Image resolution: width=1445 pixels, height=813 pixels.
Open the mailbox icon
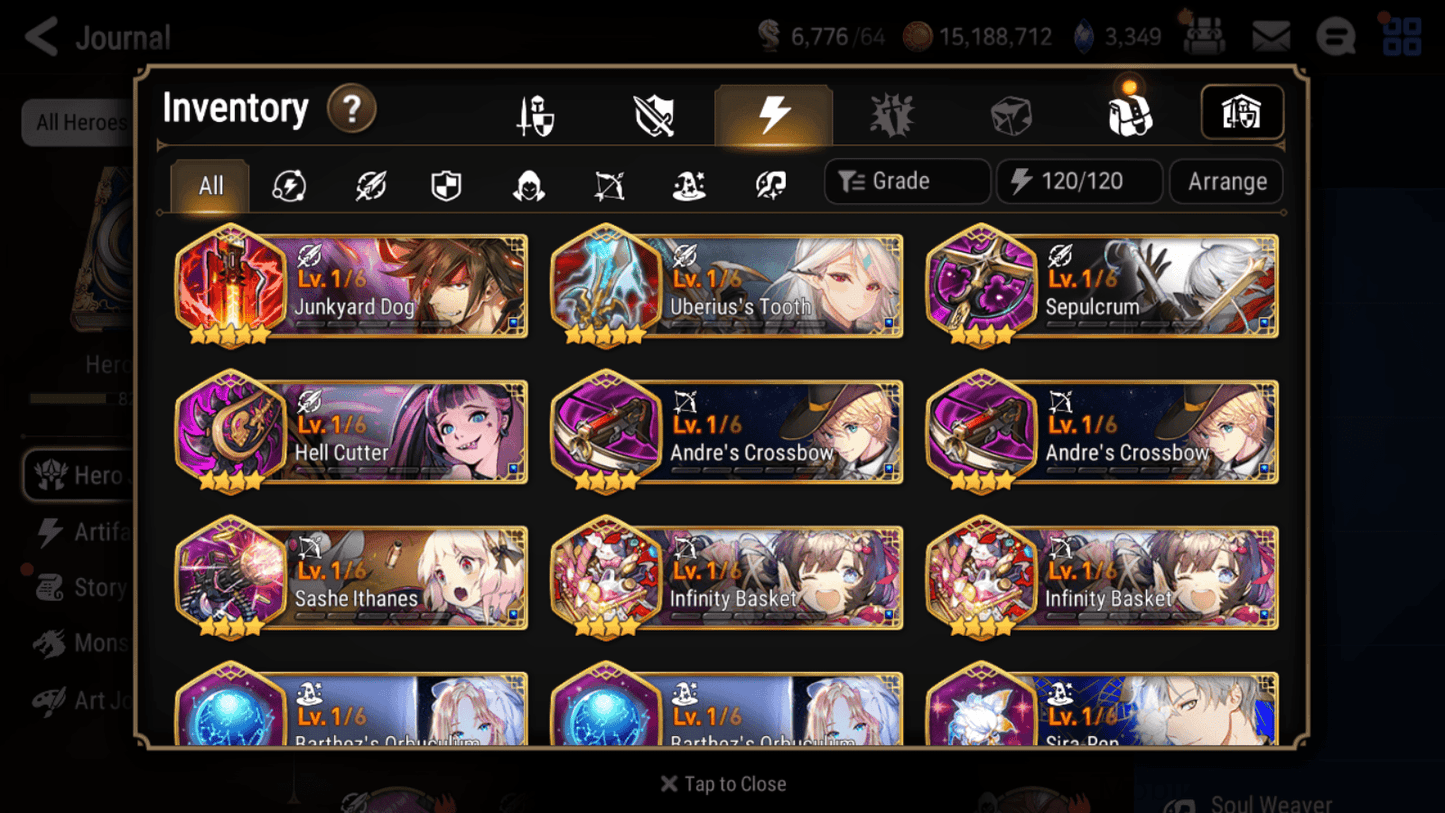pos(1270,35)
